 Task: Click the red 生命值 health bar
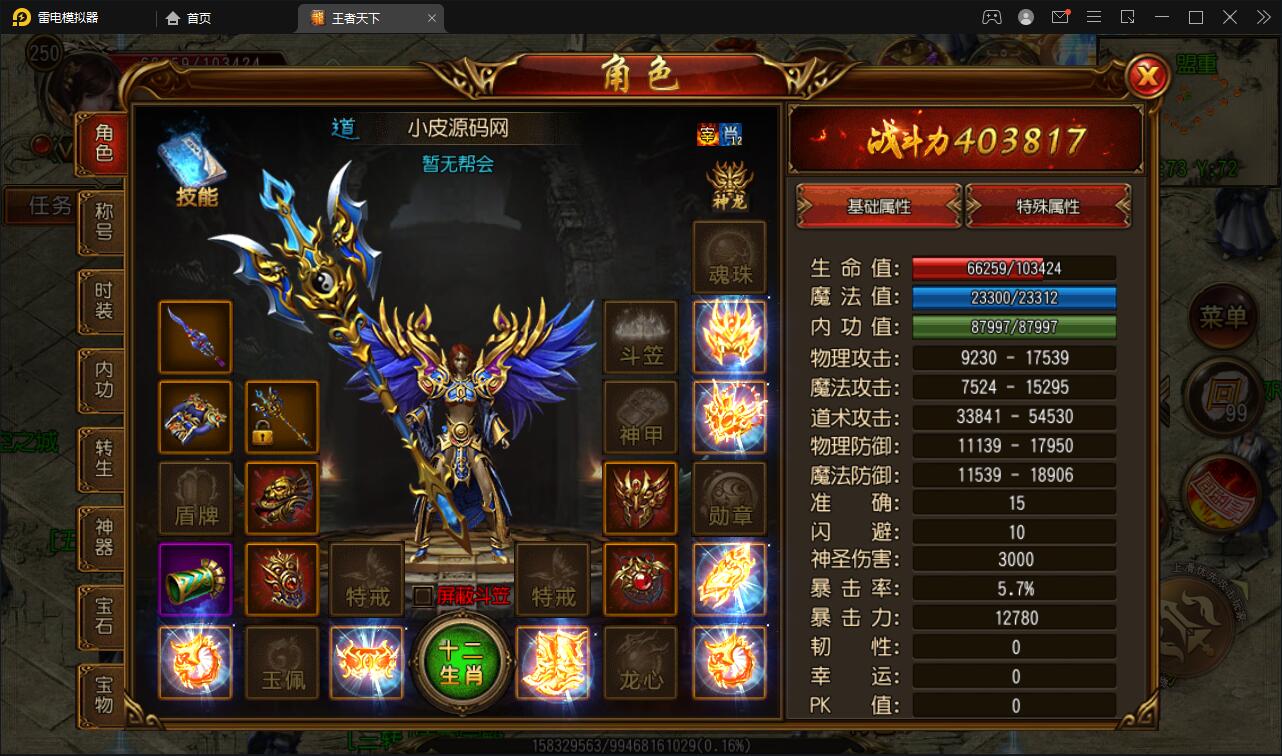pyautogui.click(x=1014, y=267)
